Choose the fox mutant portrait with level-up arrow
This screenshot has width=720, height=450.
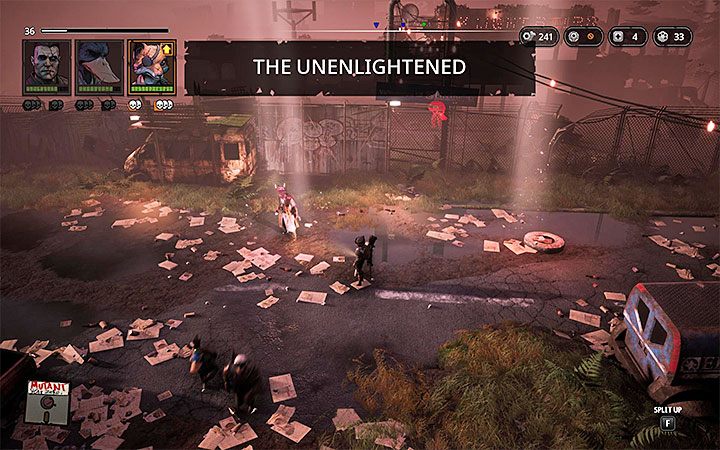coord(152,67)
